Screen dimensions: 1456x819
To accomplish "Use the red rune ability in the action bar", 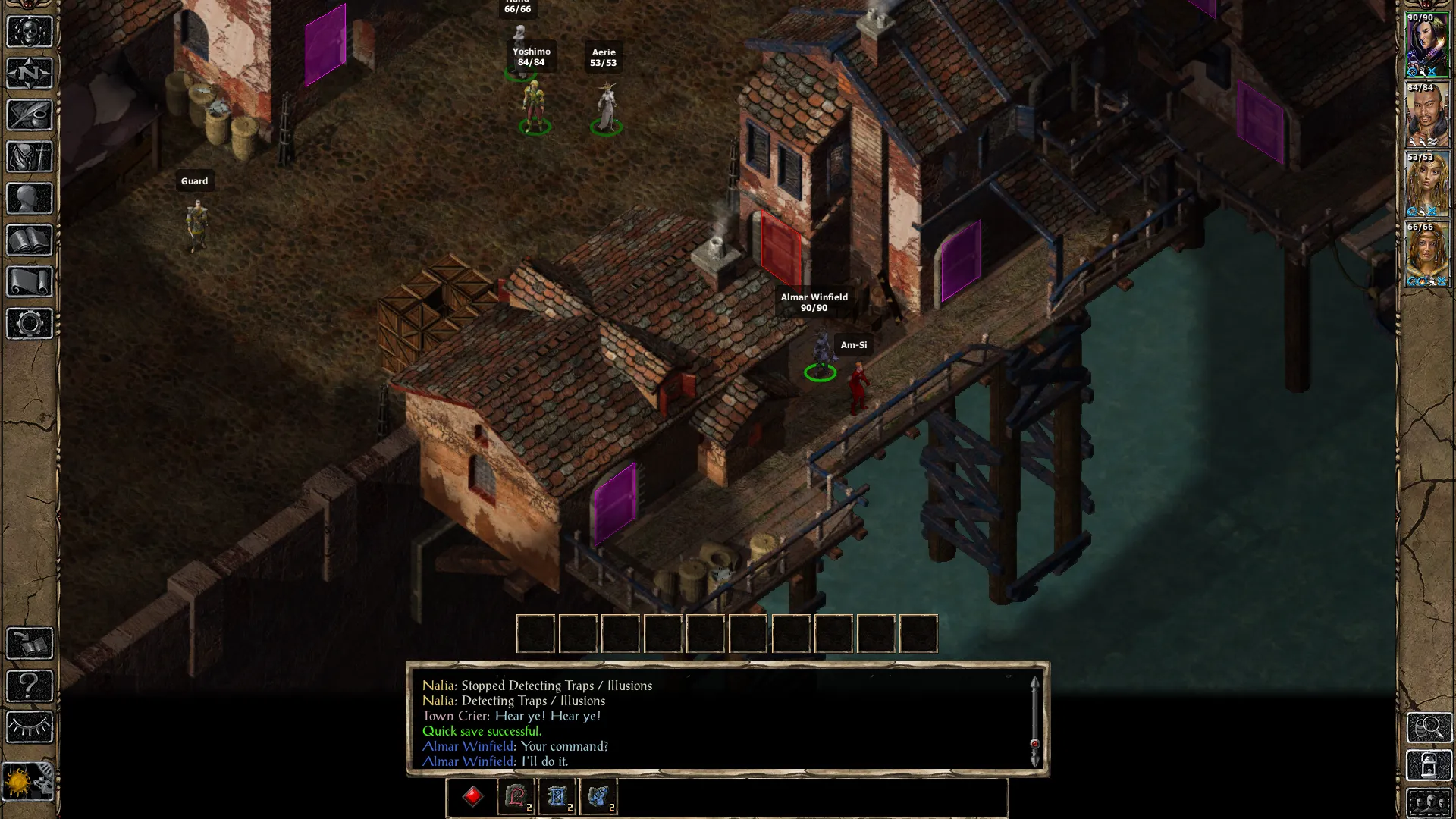I will click(516, 796).
